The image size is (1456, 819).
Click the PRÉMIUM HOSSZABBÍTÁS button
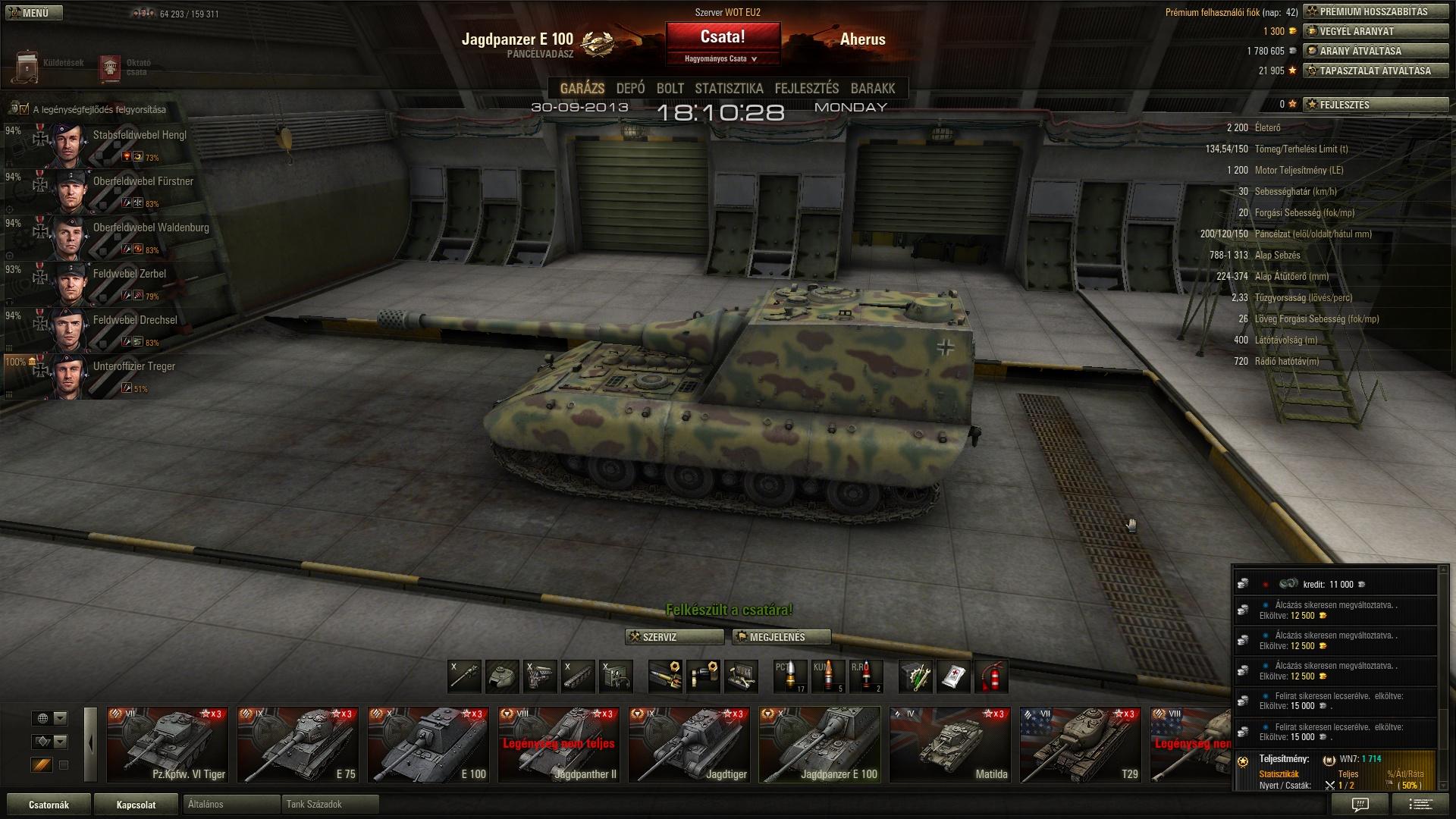click(1374, 12)
